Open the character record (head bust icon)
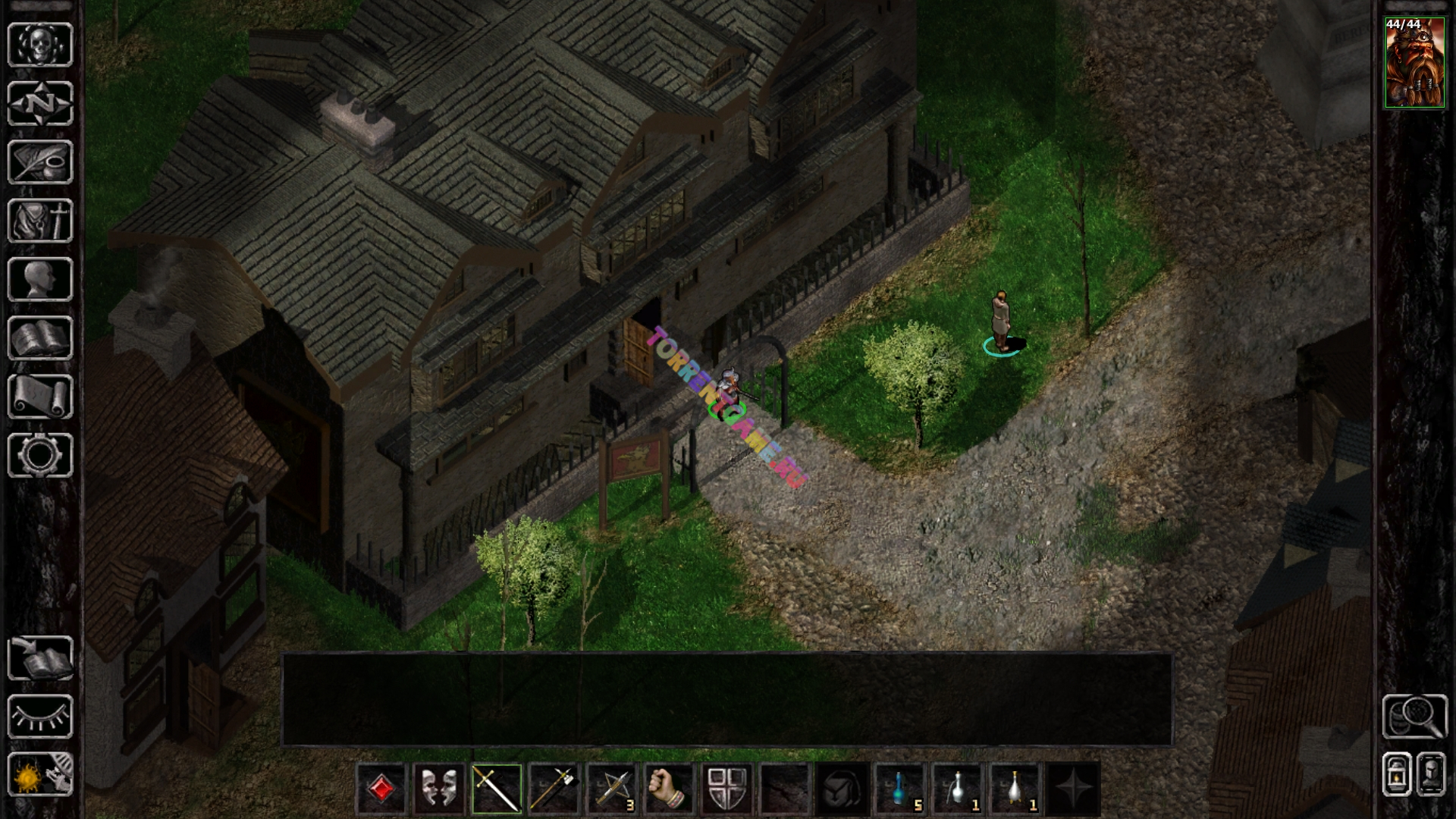The width and height of the screenshot is (1456, 819). (x=40, y=279)
